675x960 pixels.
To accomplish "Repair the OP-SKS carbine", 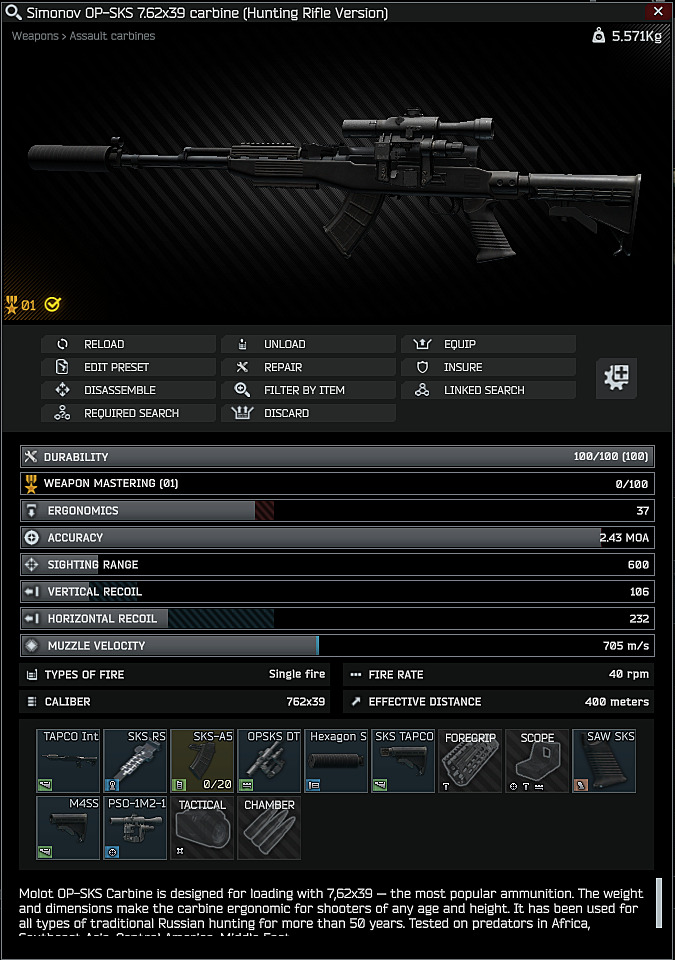I will pos(308,367).
